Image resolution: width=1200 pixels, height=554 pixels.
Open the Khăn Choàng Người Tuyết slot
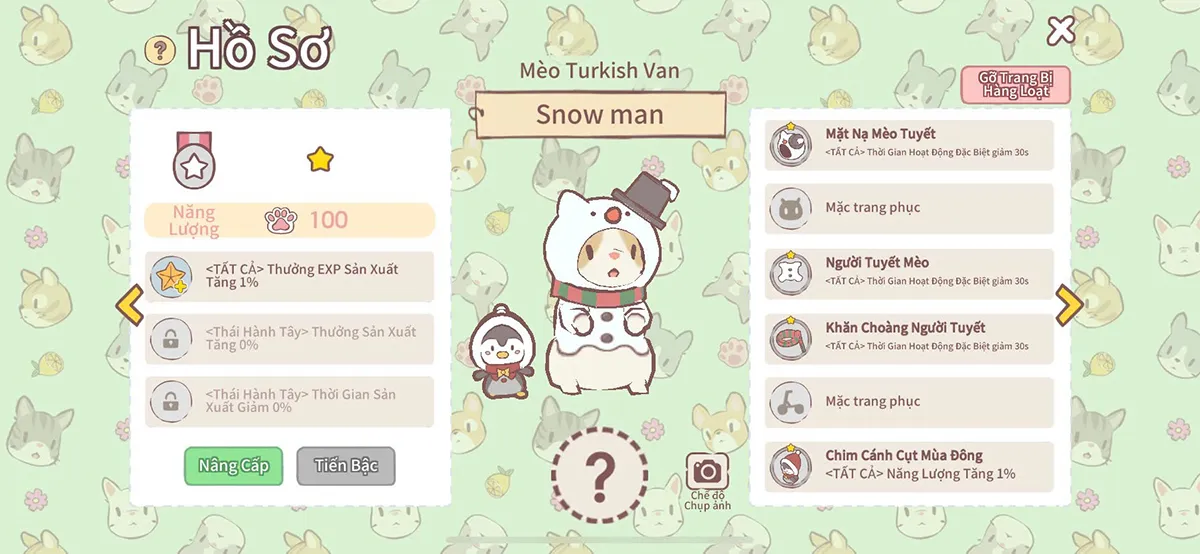pos(909,338)
